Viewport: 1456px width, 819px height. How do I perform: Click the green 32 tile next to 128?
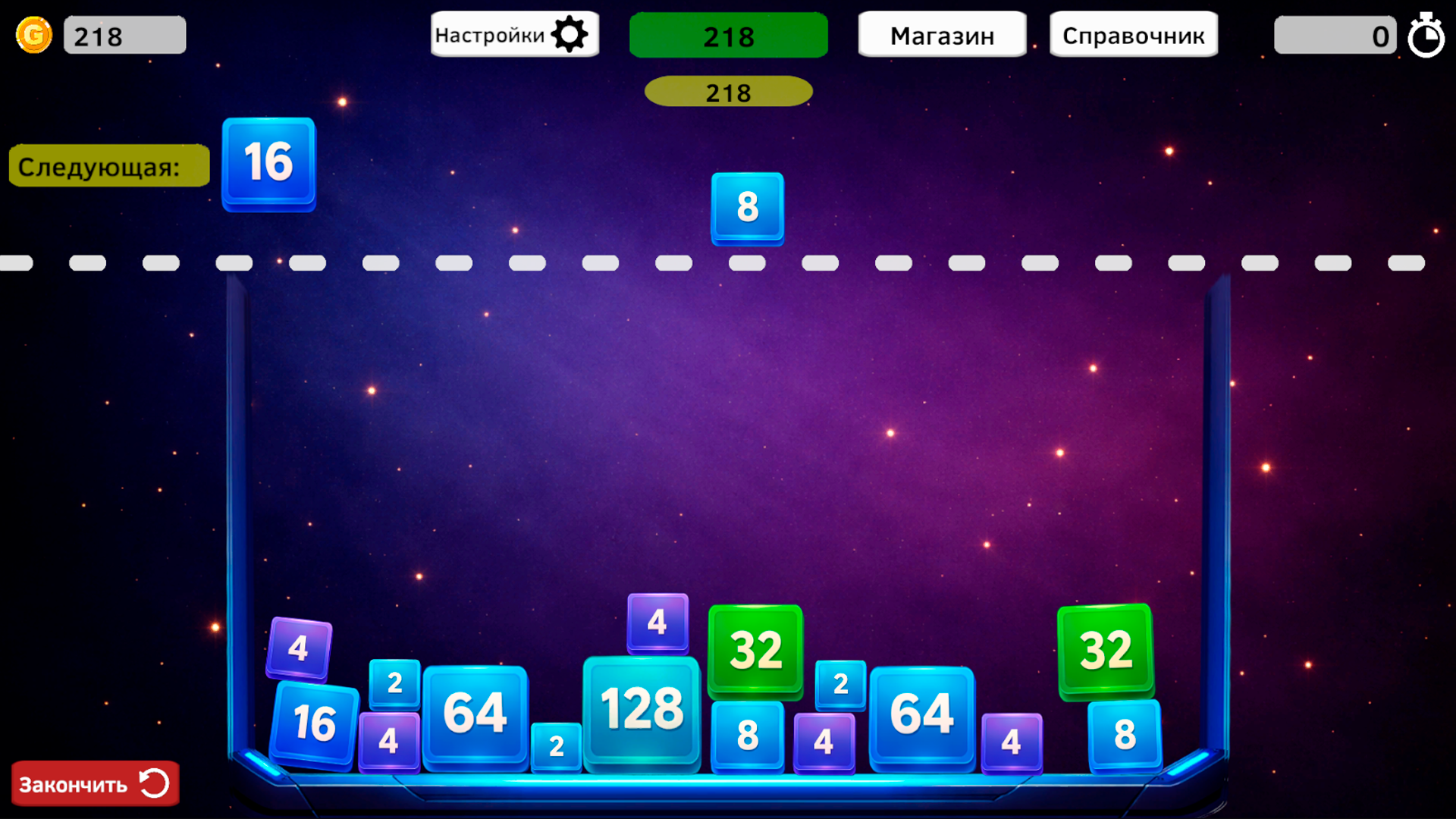(x=755, y=649)
